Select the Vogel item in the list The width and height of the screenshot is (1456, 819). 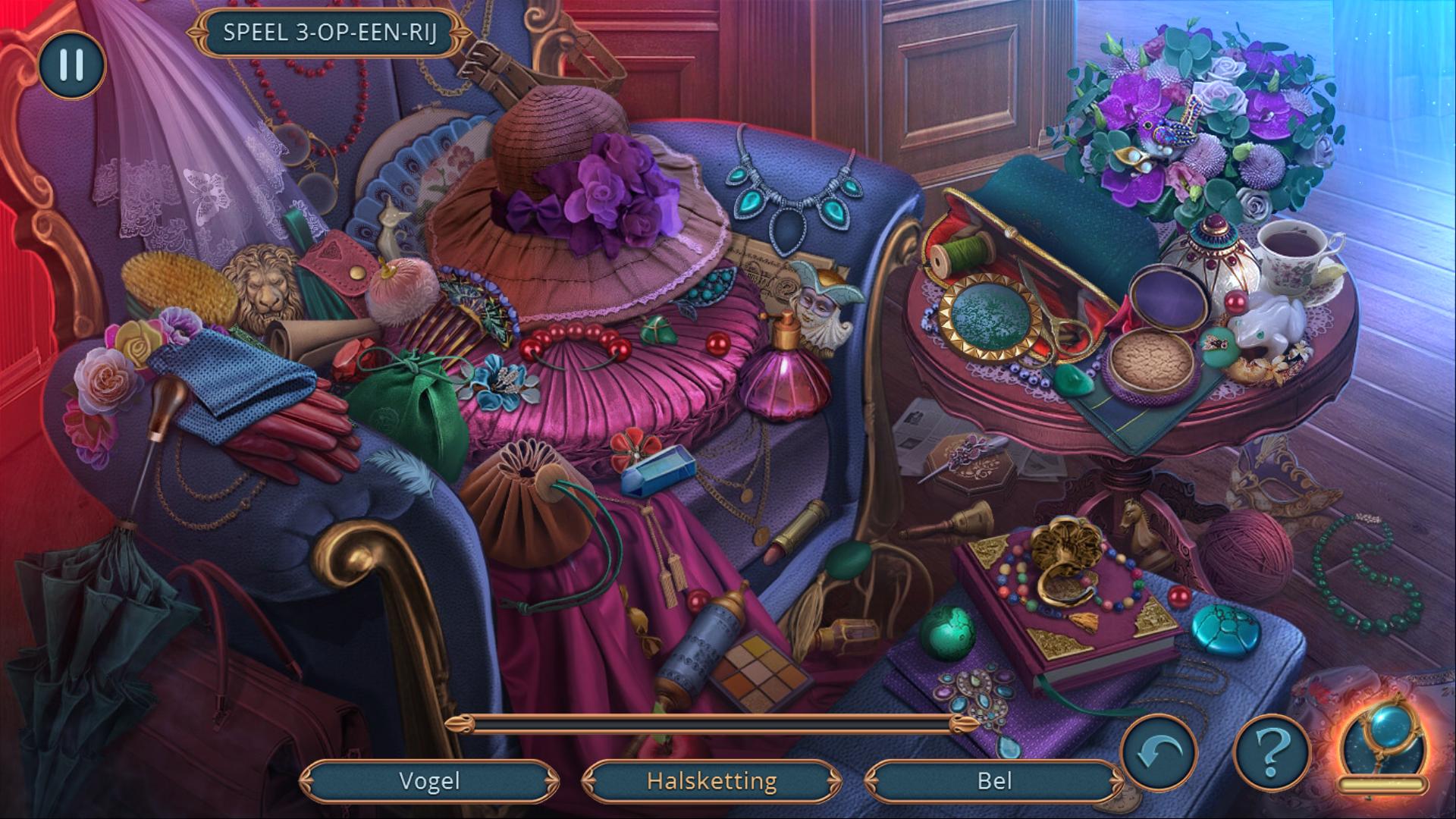[429, 781]
